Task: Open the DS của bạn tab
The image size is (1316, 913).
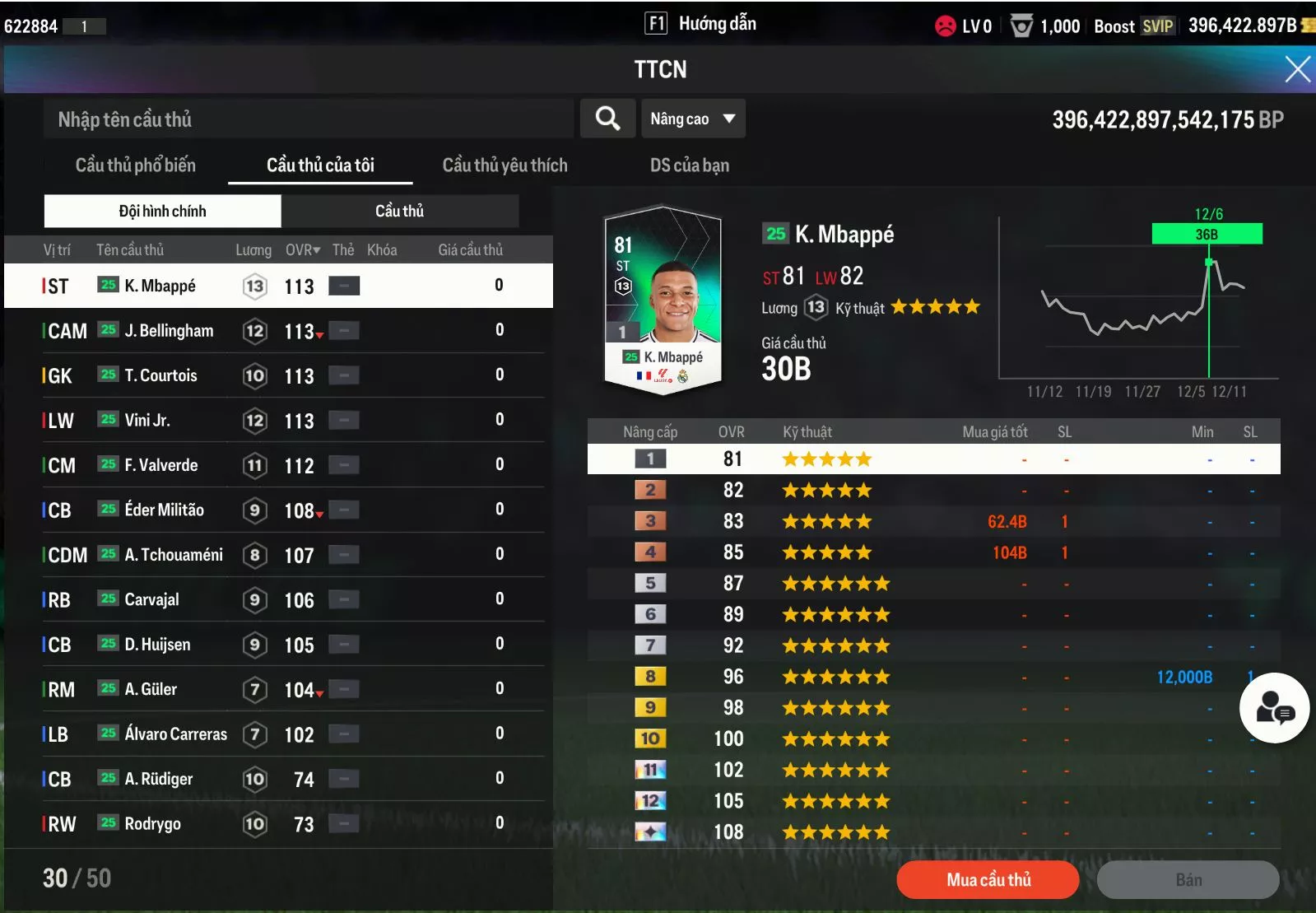Action: pyautogui.click(x=689, y=165)
